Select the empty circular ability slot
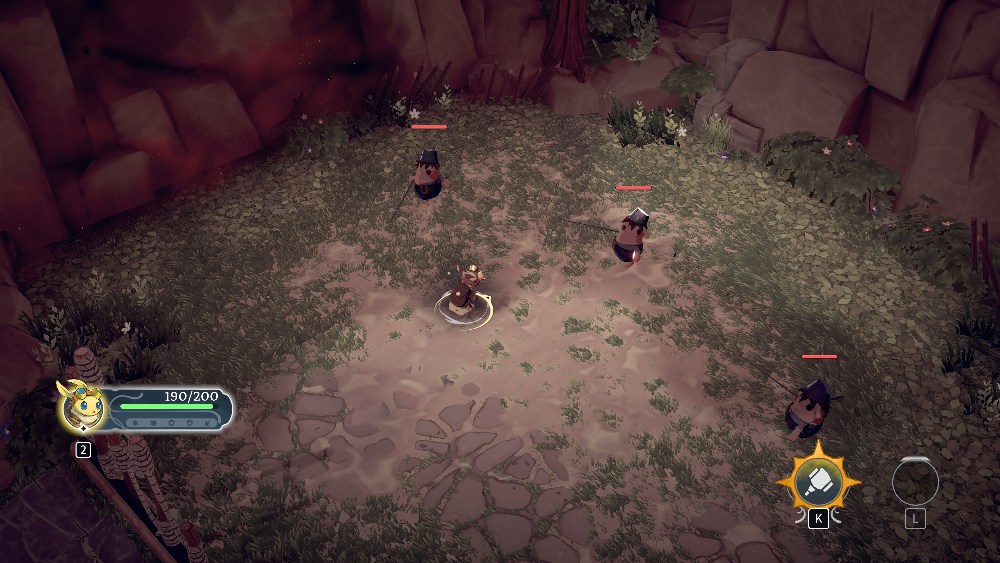This screenshot has height=563, width=1000. 915,483
